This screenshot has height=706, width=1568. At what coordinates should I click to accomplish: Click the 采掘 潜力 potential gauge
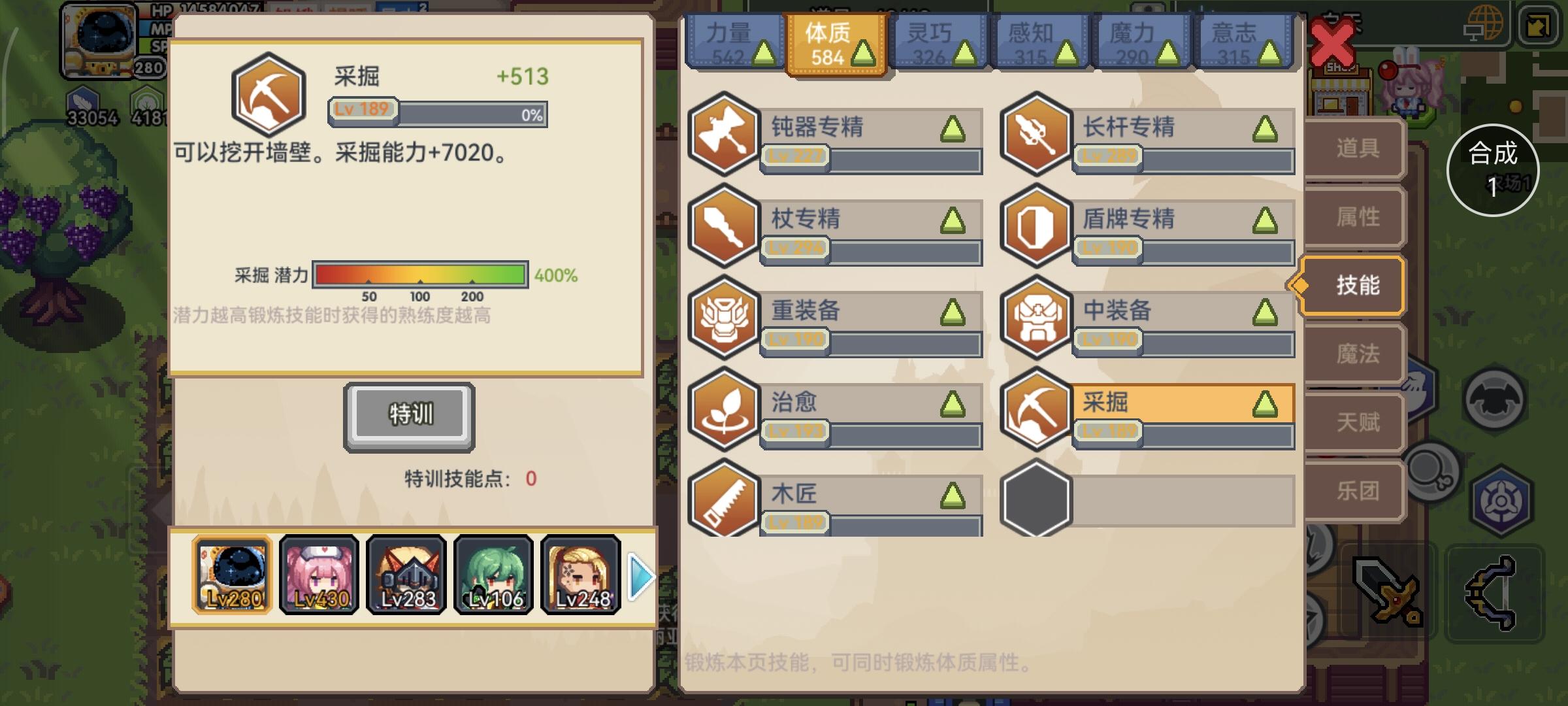coord(421,276)
